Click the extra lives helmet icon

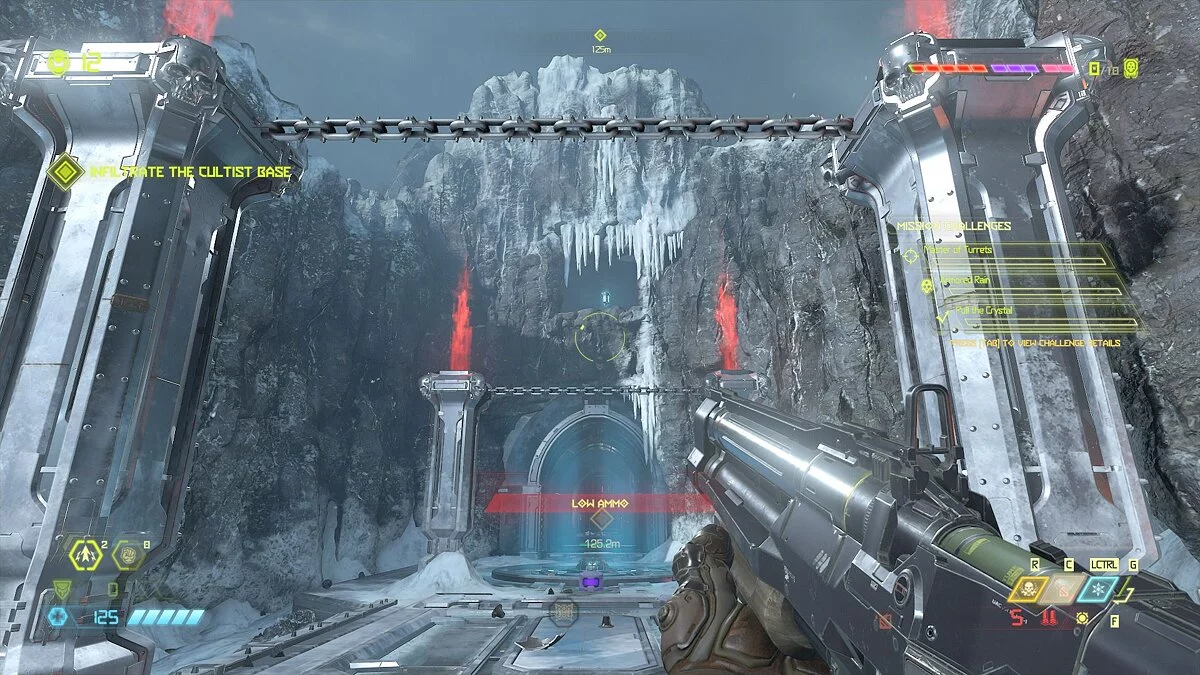point(60,62)
